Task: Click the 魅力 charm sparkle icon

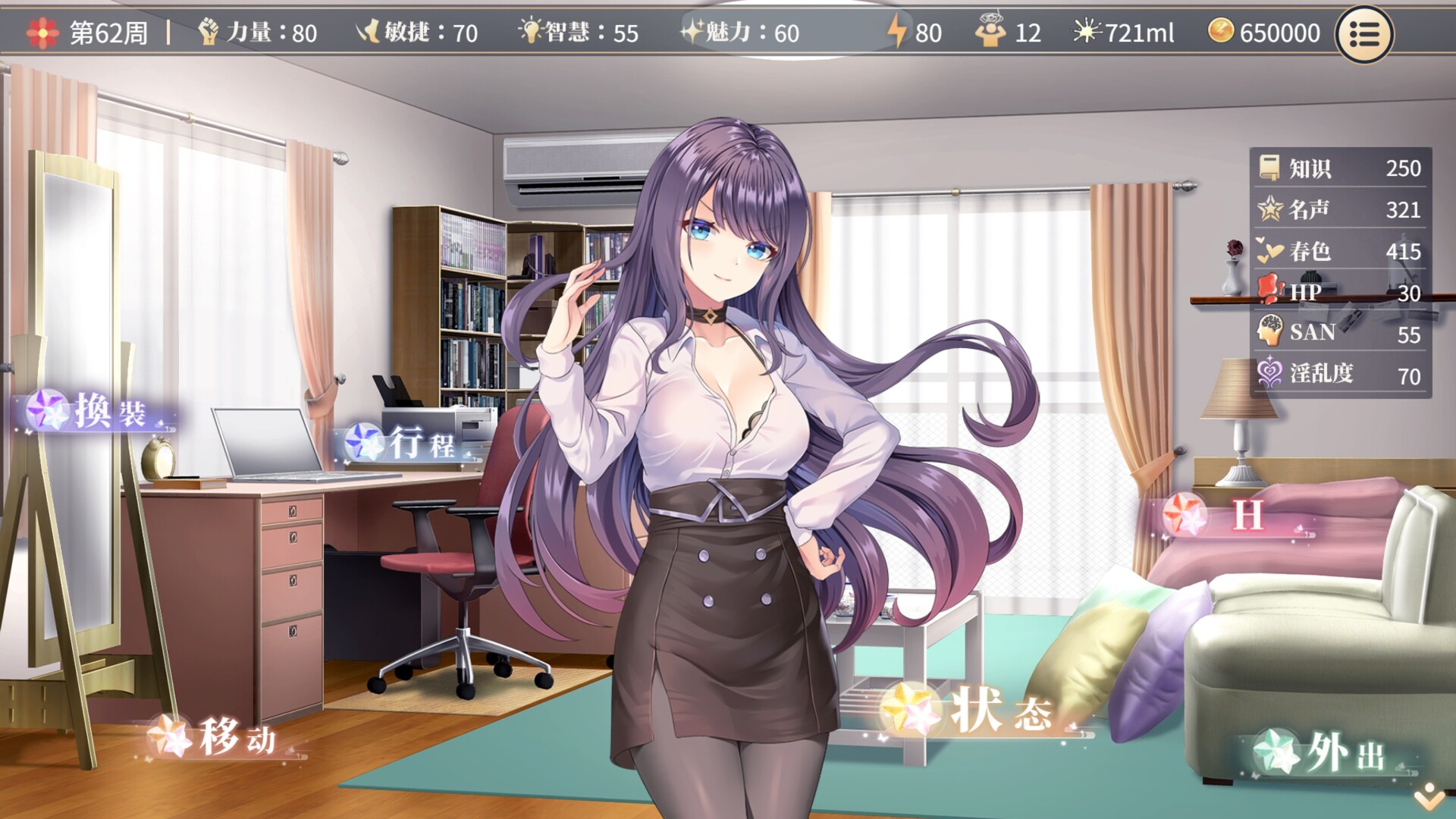Action: coord(695,32)
